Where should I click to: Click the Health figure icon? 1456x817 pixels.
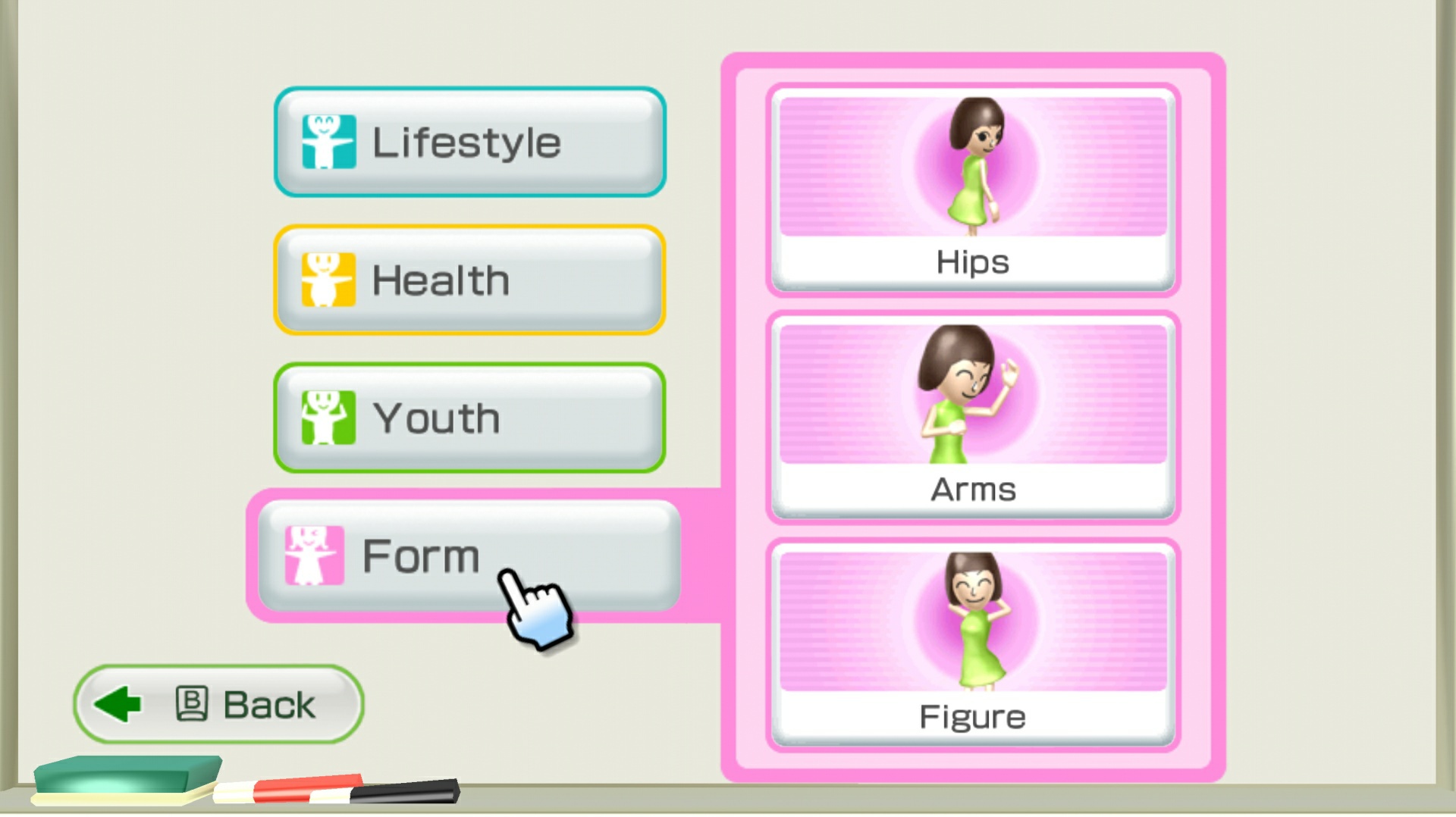328,279
